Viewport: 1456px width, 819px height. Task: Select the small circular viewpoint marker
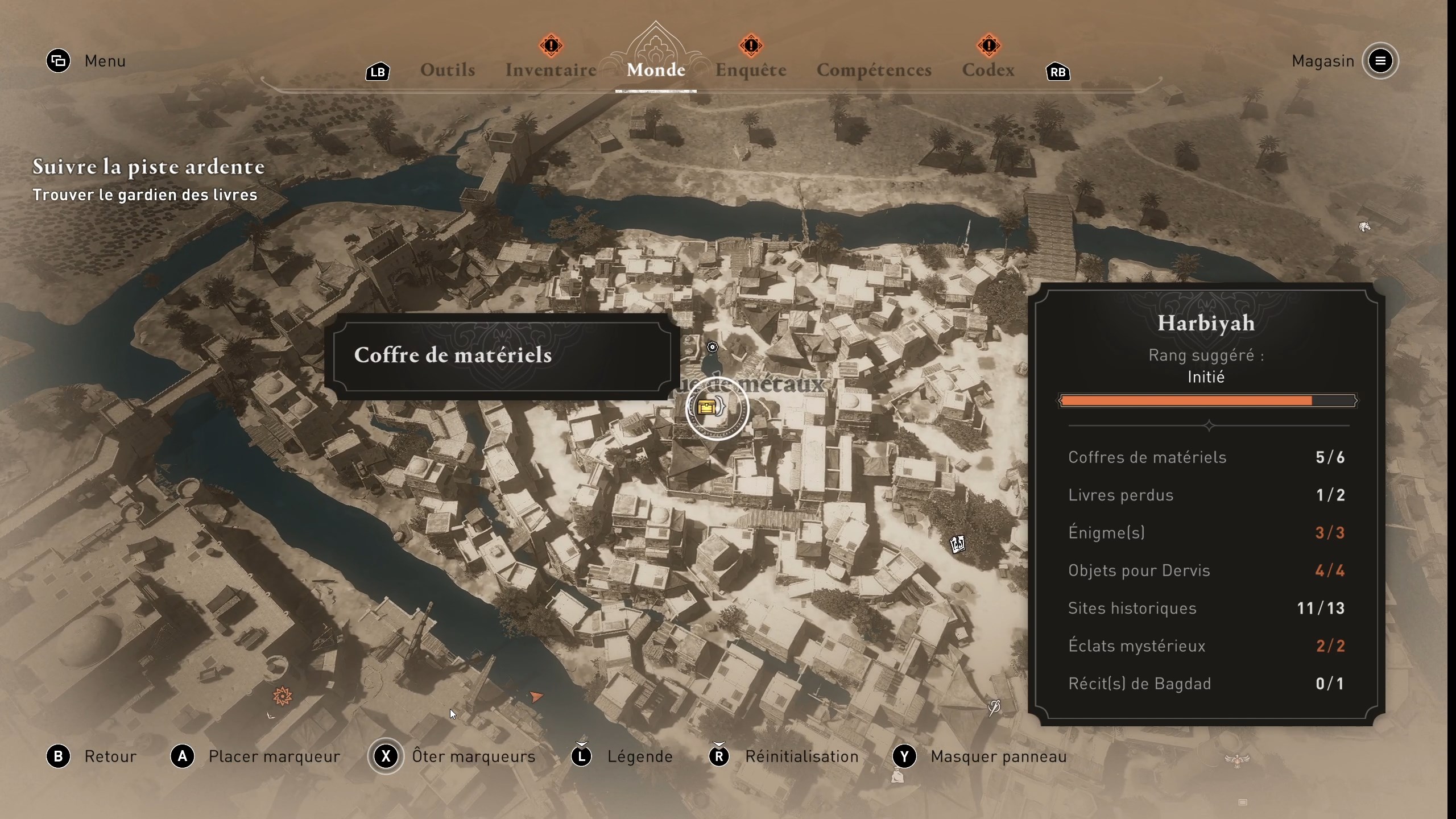point(713,347)
